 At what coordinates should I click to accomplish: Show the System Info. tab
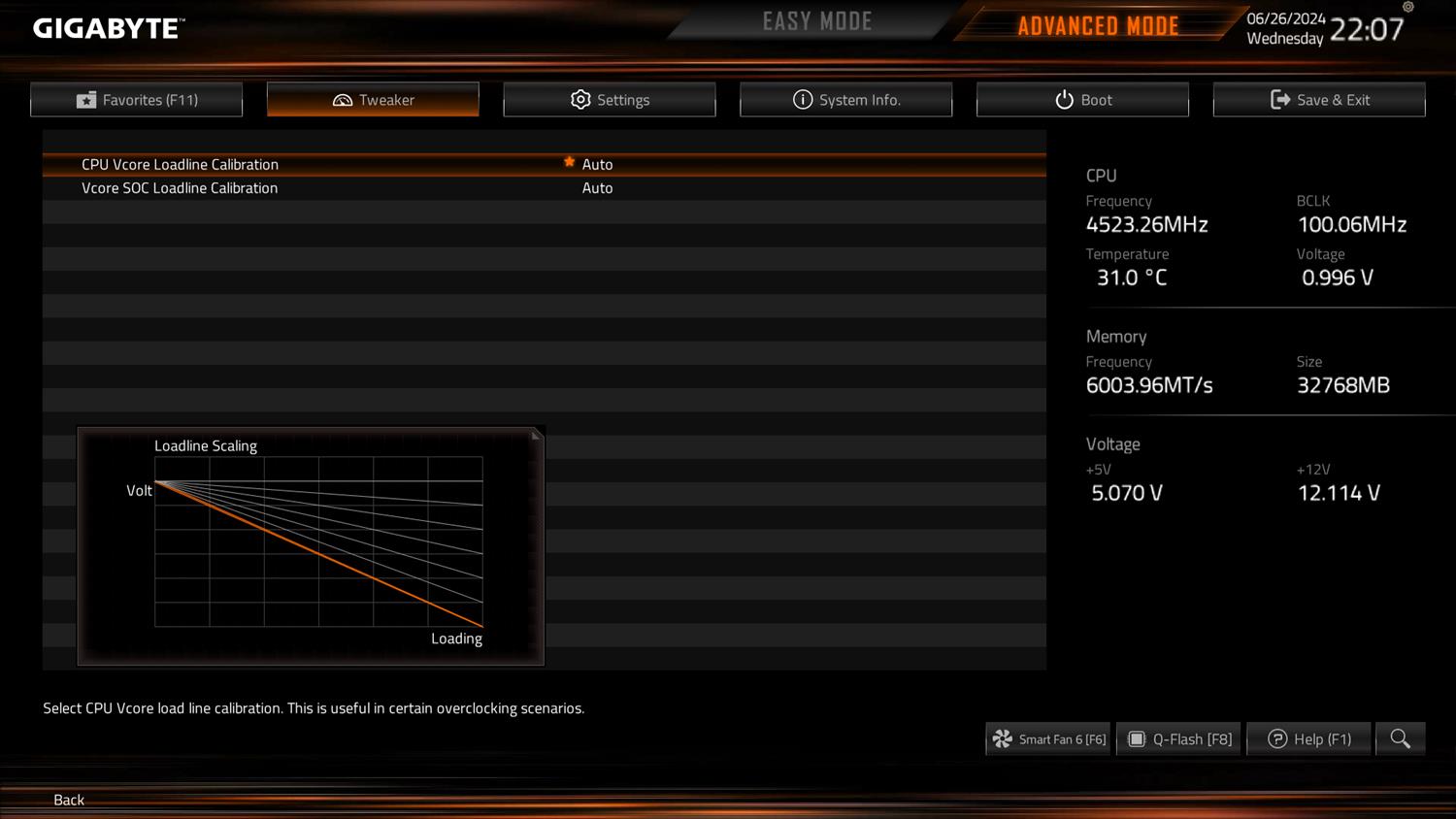click(x=845, y=100)
